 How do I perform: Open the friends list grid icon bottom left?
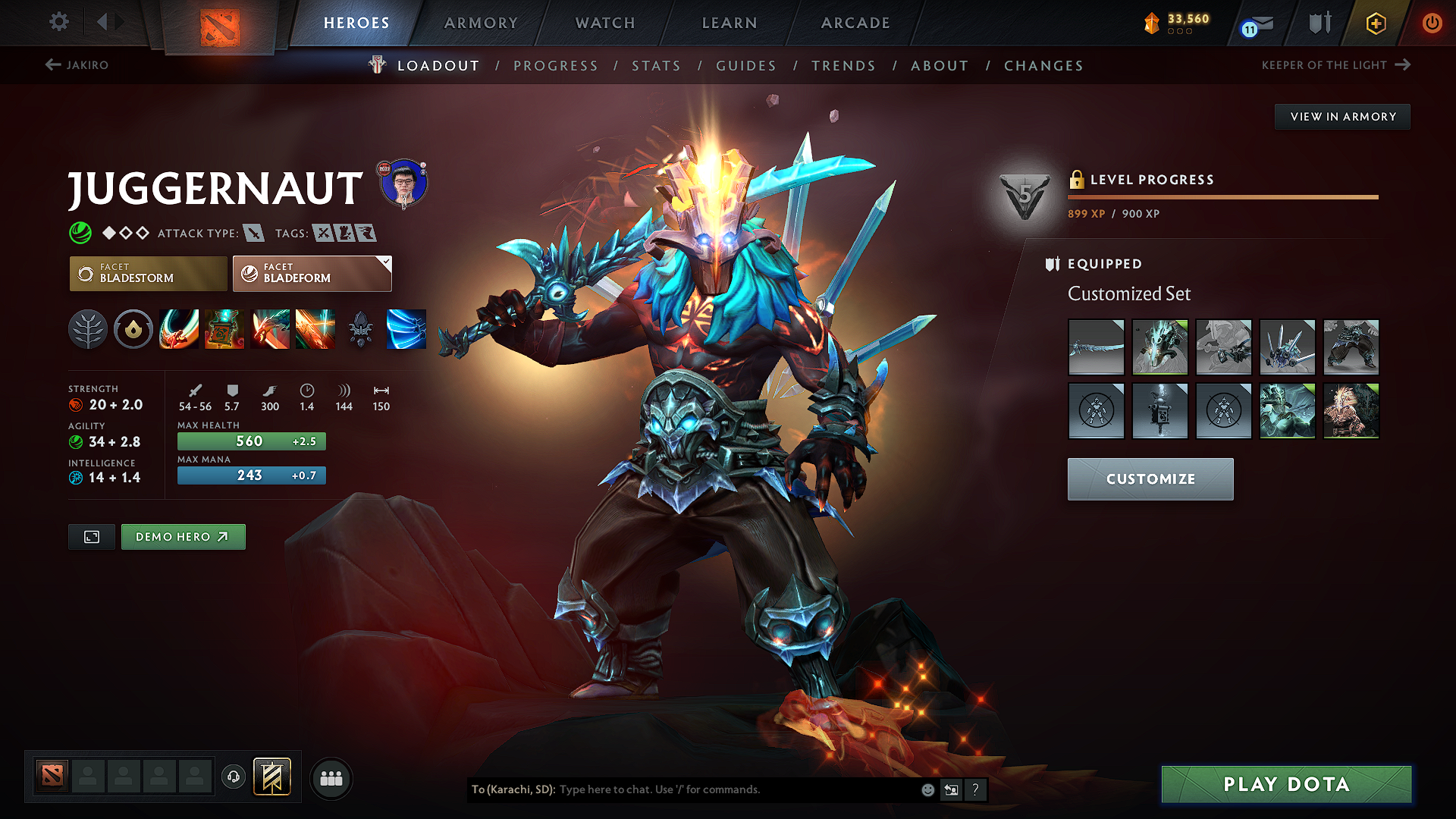(x=331, y=777)
